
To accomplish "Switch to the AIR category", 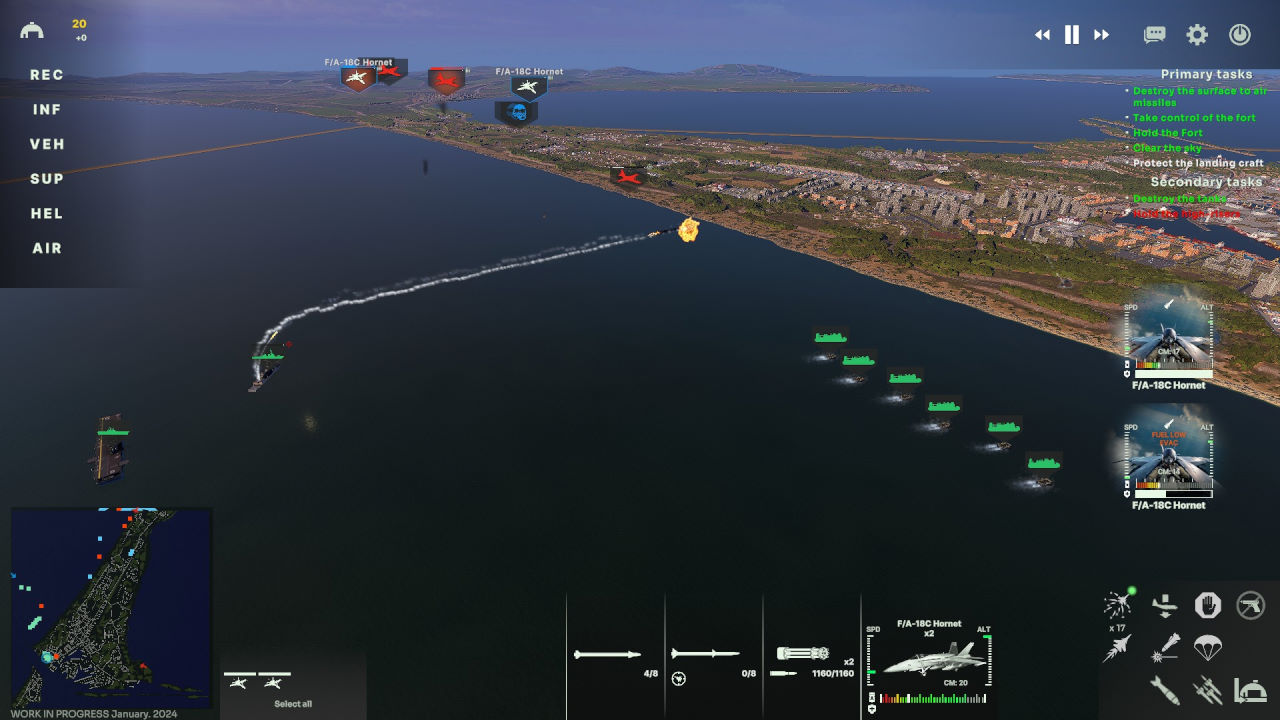I will [x=47, y=248].
